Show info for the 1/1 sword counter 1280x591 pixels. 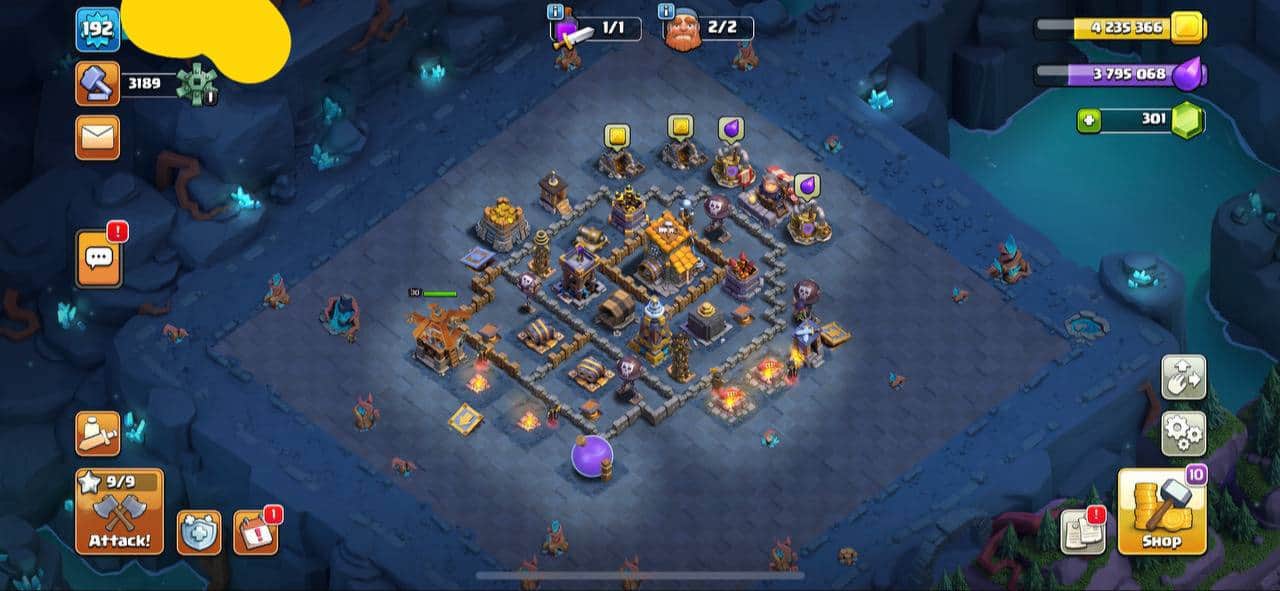click(555, 12)
